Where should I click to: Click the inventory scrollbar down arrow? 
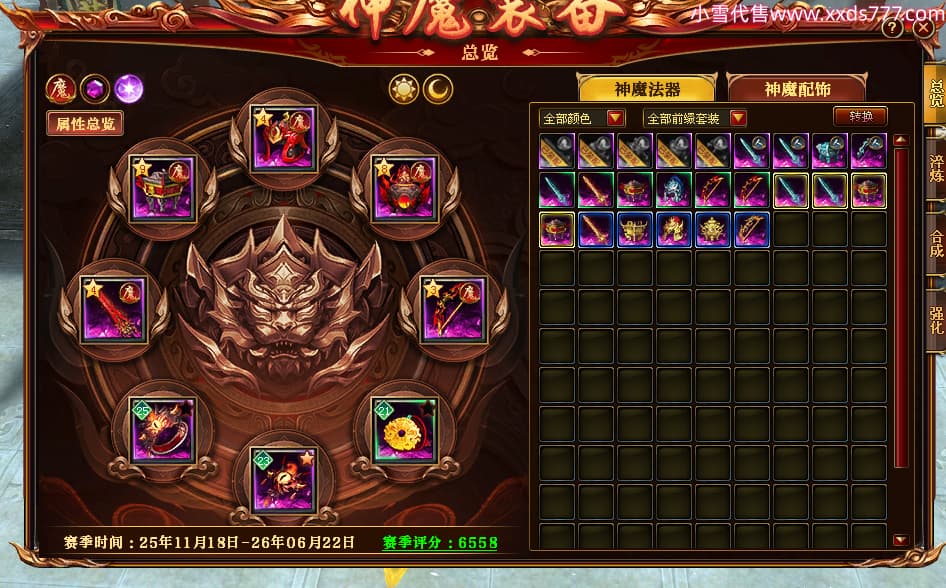pos(900,540)
